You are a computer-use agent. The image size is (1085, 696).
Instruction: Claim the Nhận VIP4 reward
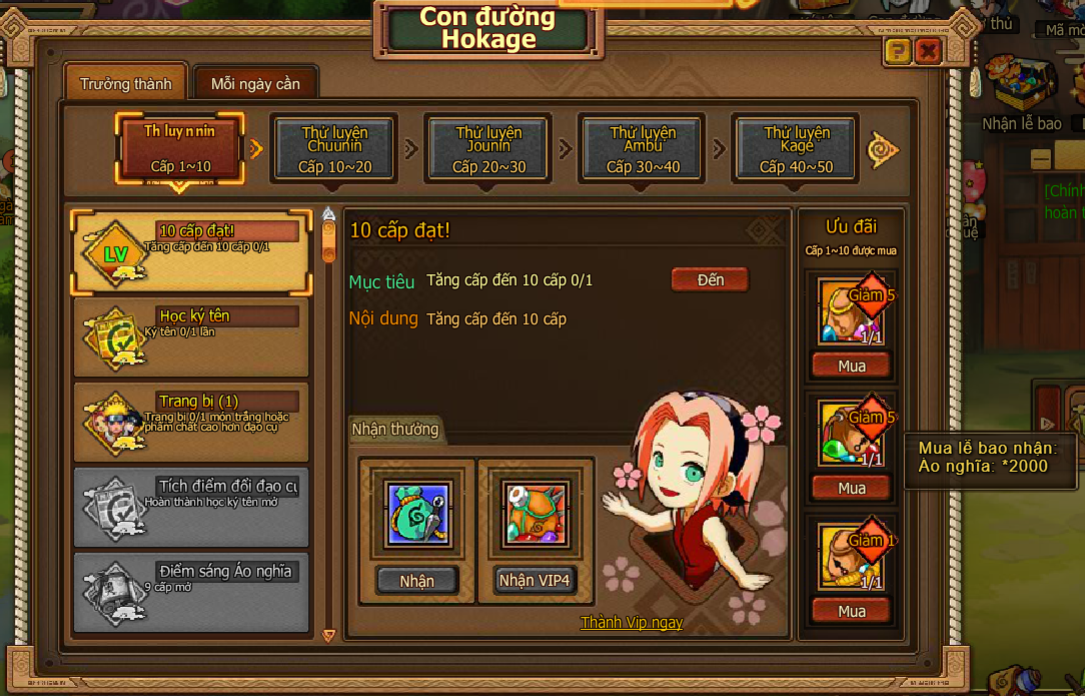(536, 580)
